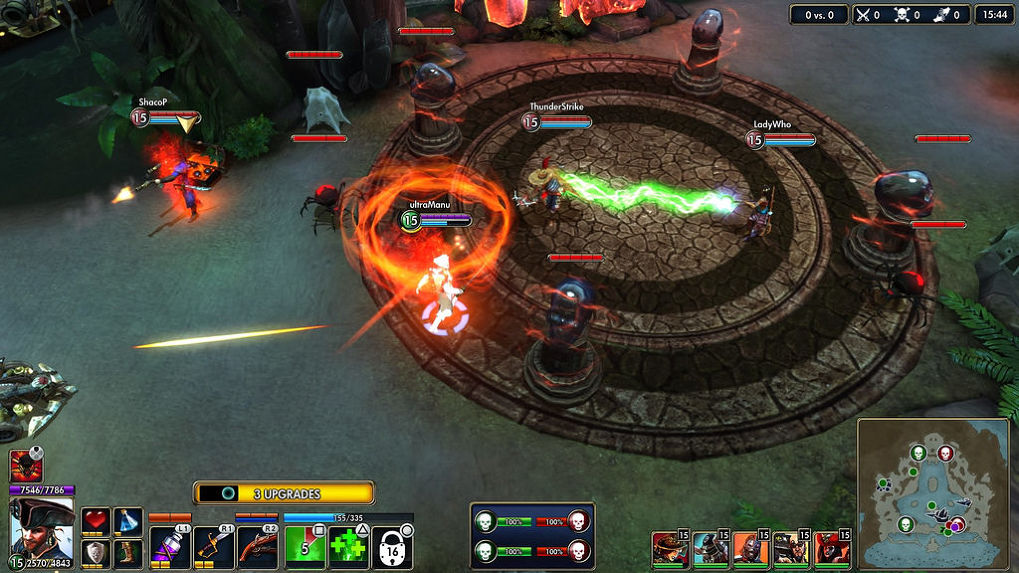The height and width of the screenshot is (573, 1019).
Task: Click the green cooldown ability showing 5
Action: [x=304, y=548]
